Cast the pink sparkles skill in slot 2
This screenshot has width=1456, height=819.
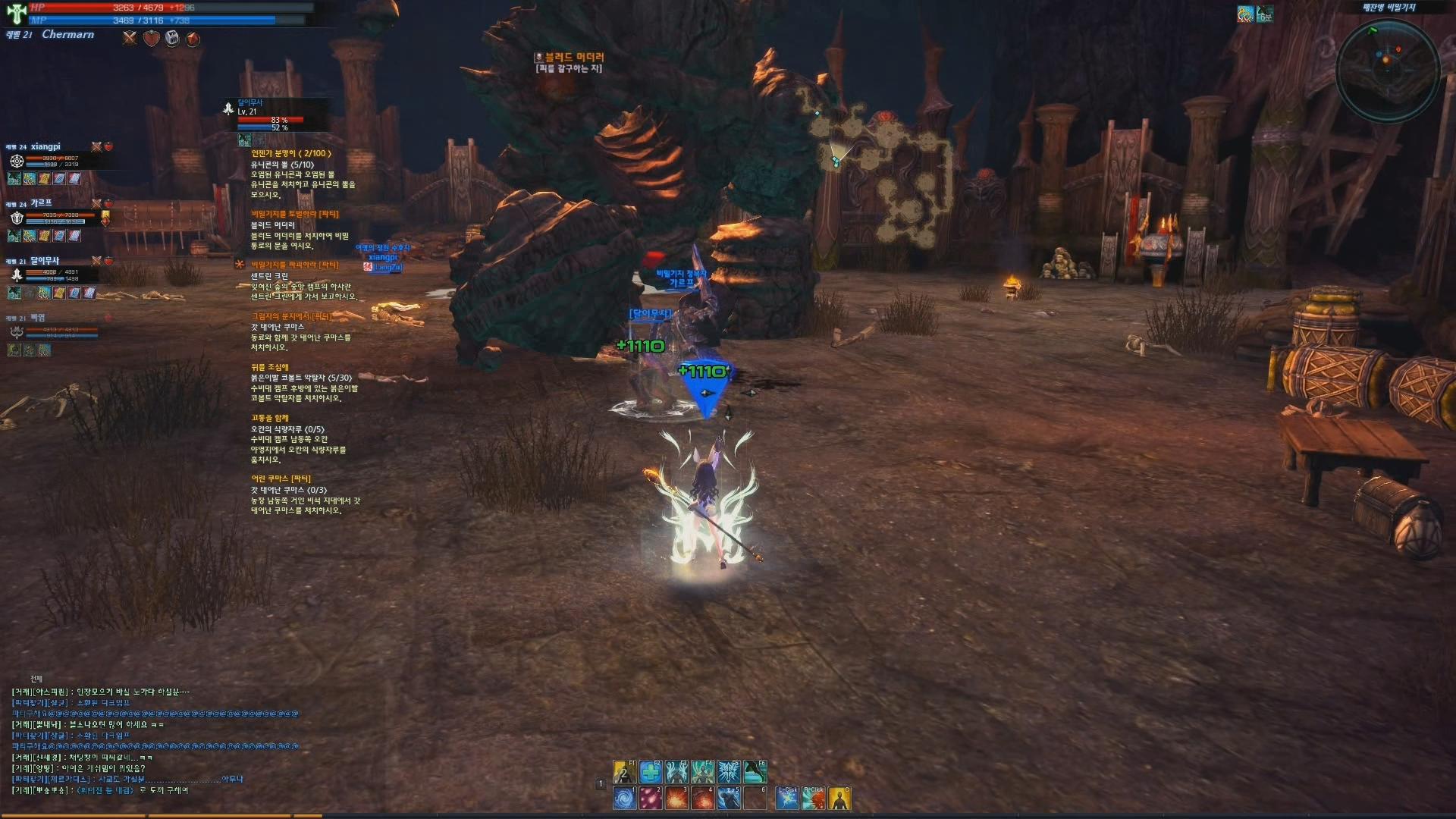(651, 799)
